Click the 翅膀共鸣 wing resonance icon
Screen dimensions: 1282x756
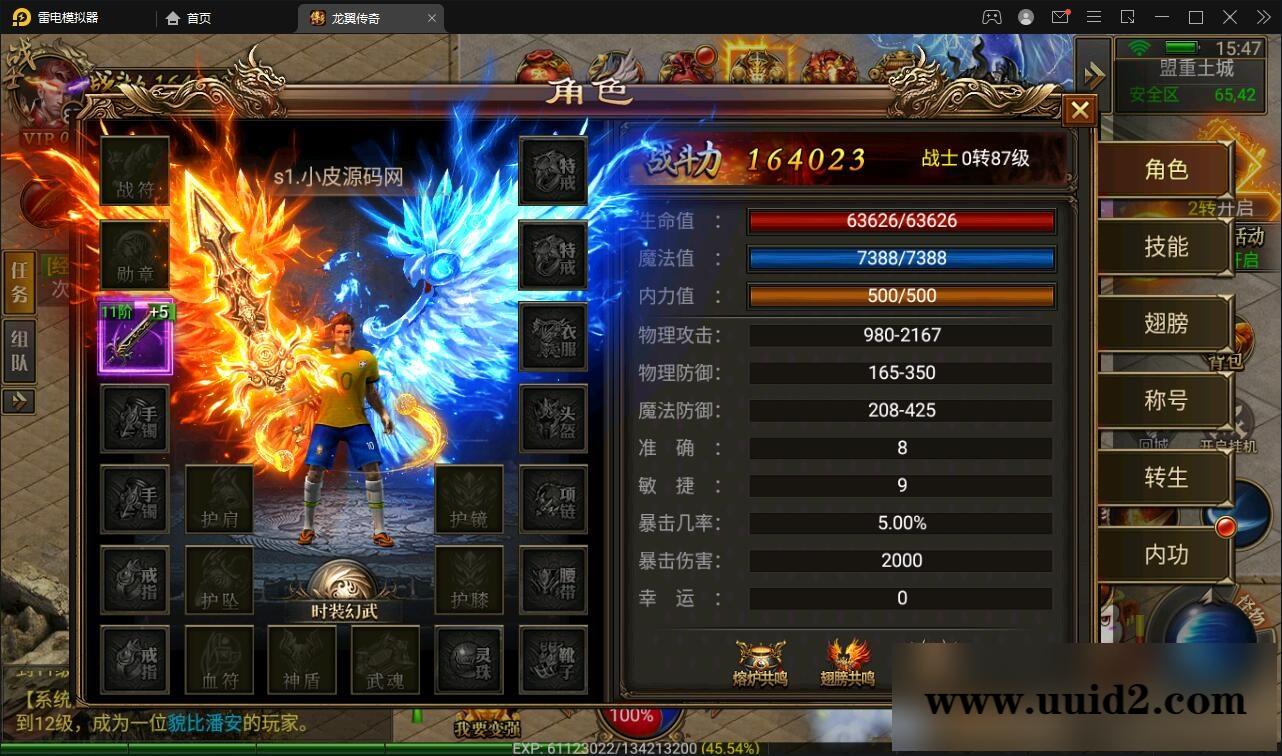point(845,664)
